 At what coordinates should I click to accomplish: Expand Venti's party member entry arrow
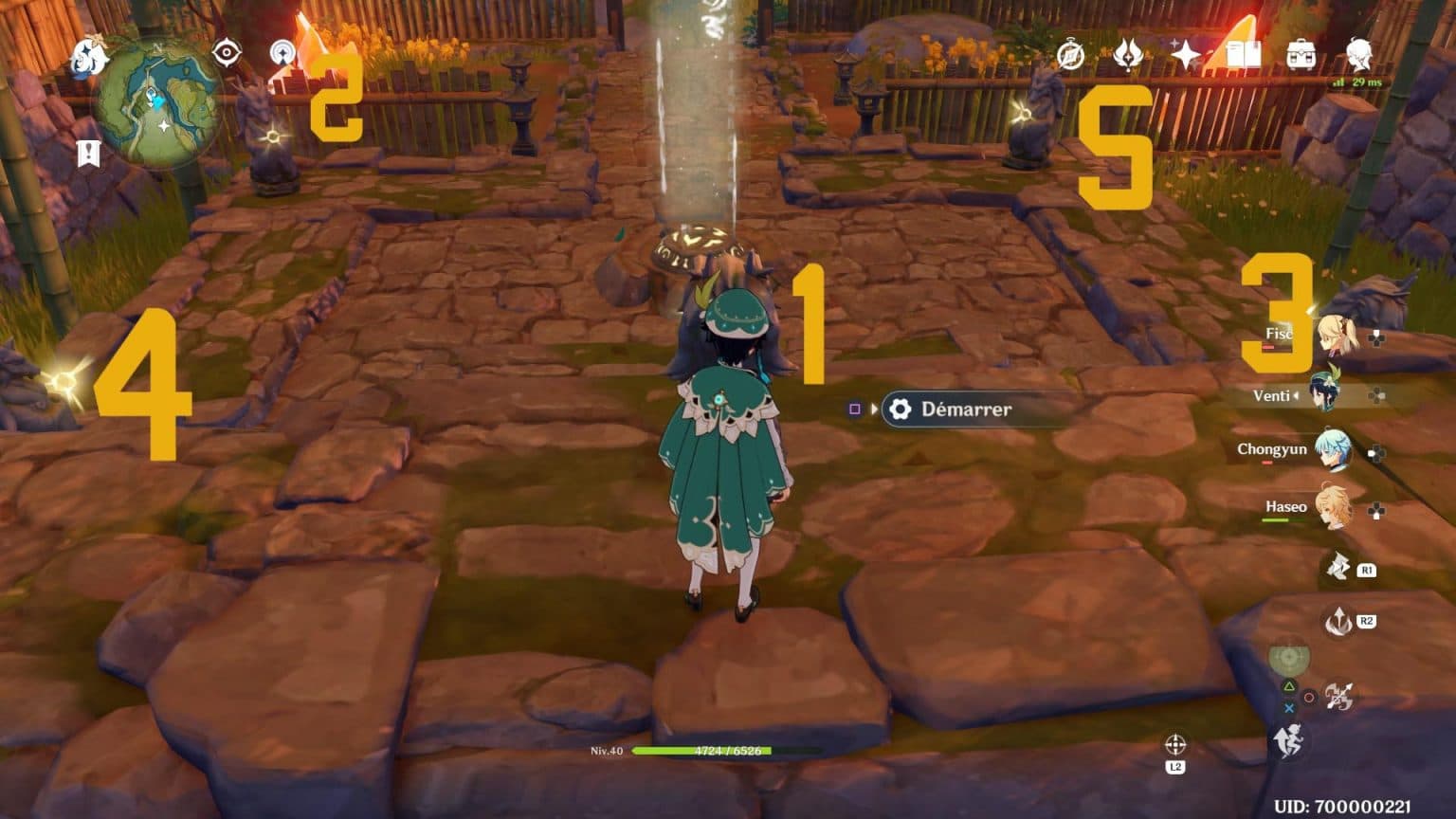point(1298,395)
